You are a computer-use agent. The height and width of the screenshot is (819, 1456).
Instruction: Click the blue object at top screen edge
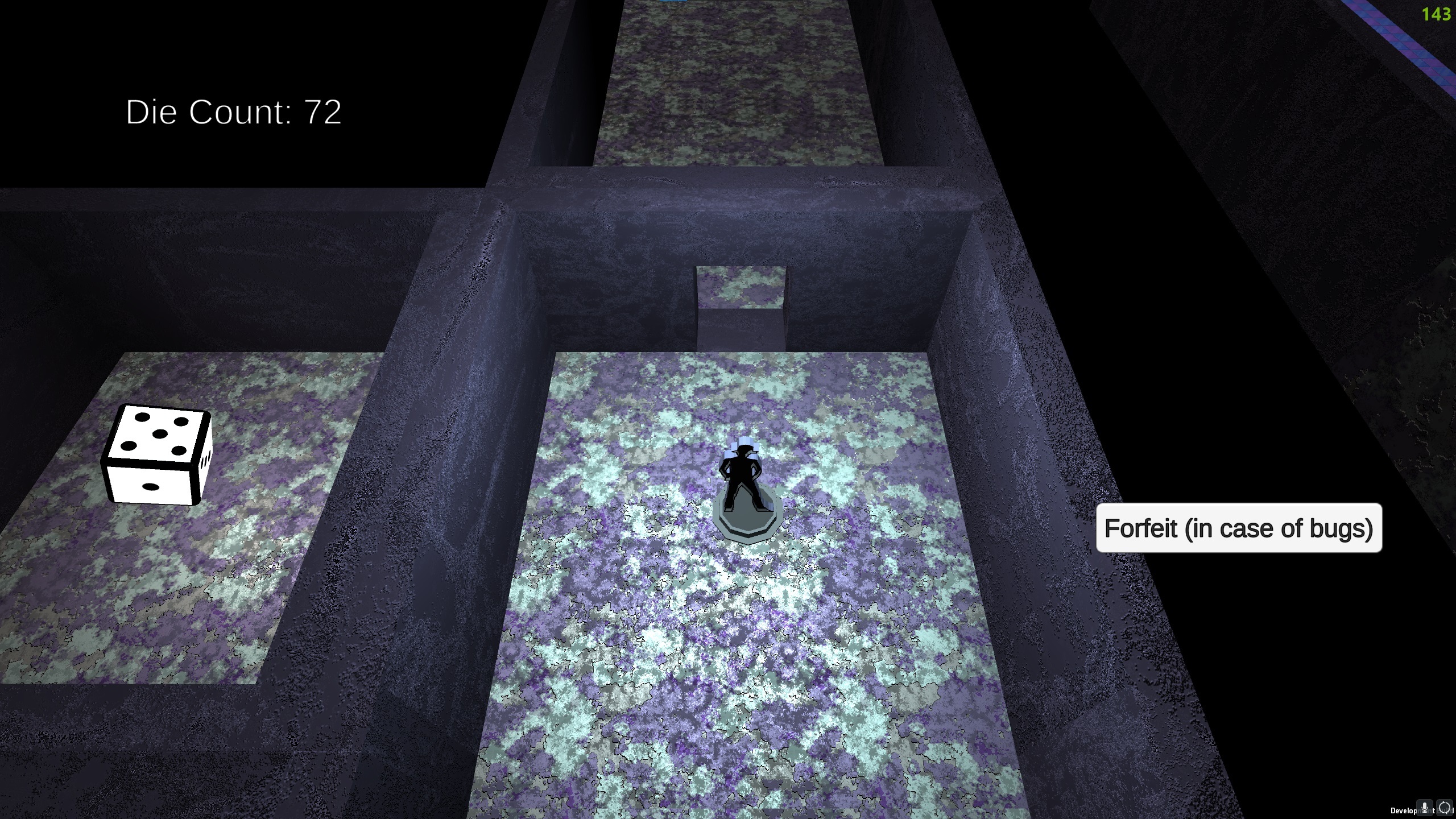(674, 2)
